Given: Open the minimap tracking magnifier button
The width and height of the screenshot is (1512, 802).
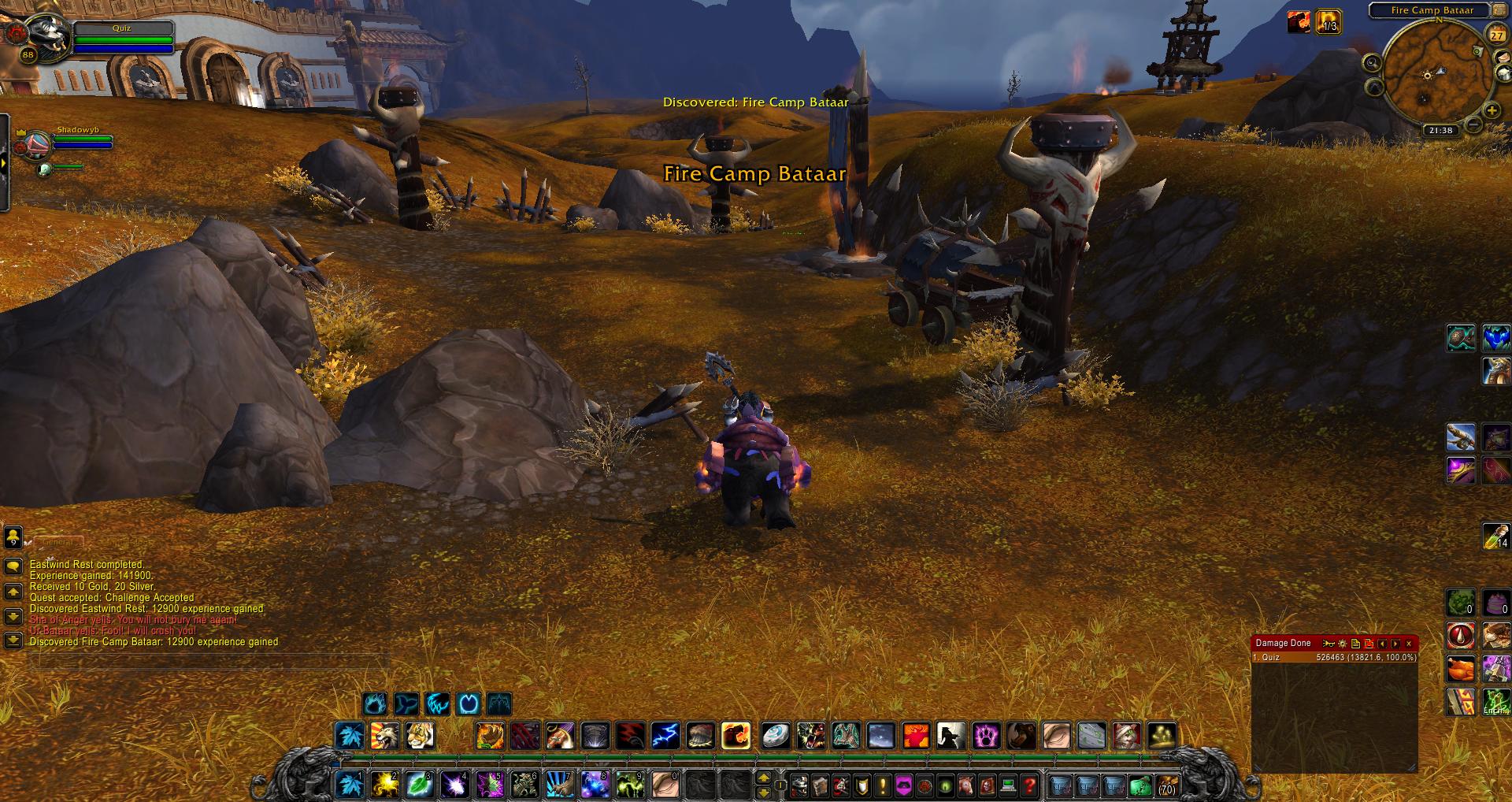Looking at the screenshot, I should [1372, 63].
